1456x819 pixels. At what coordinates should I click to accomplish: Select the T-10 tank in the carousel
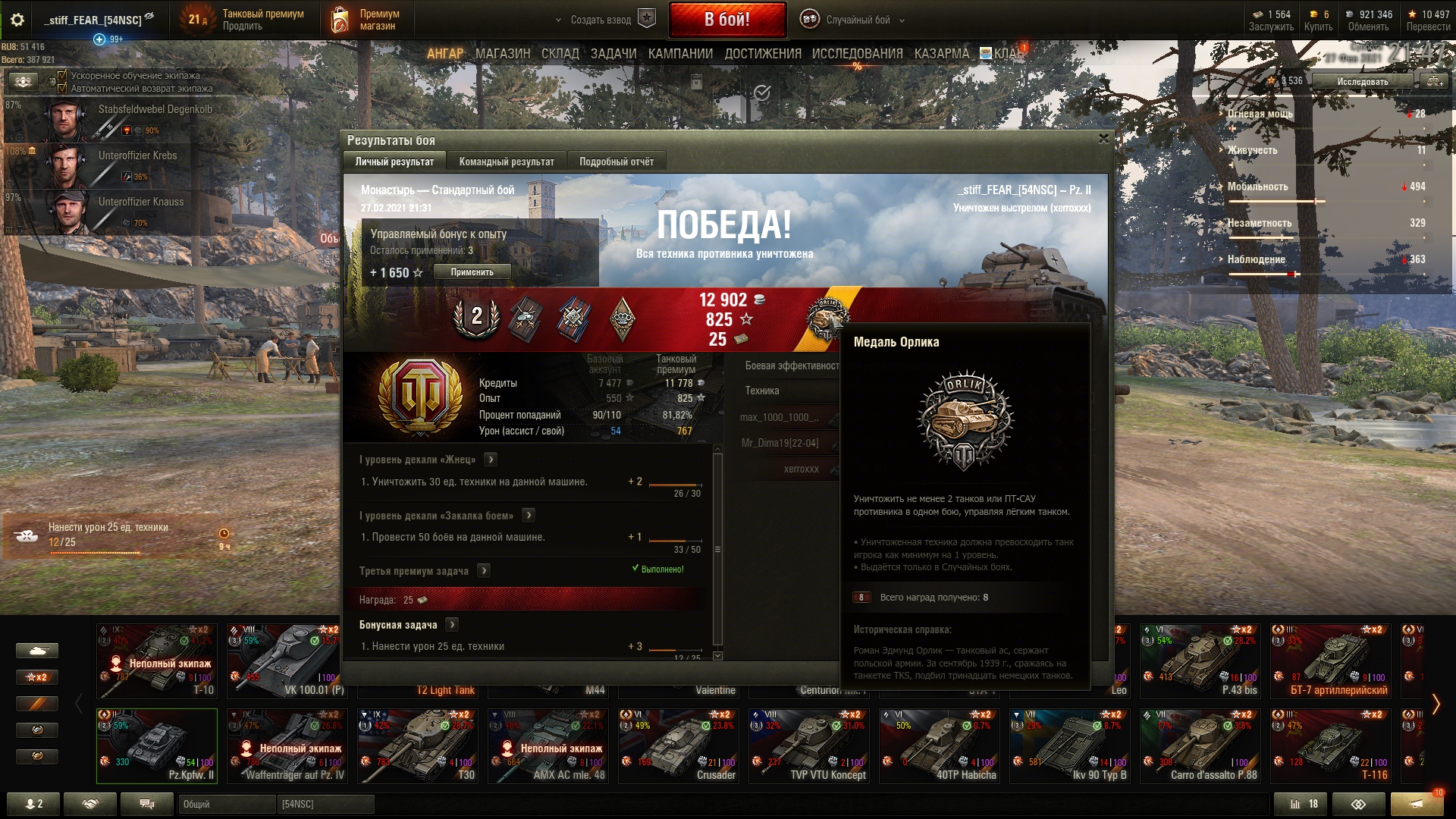click(x=157, y=661)
